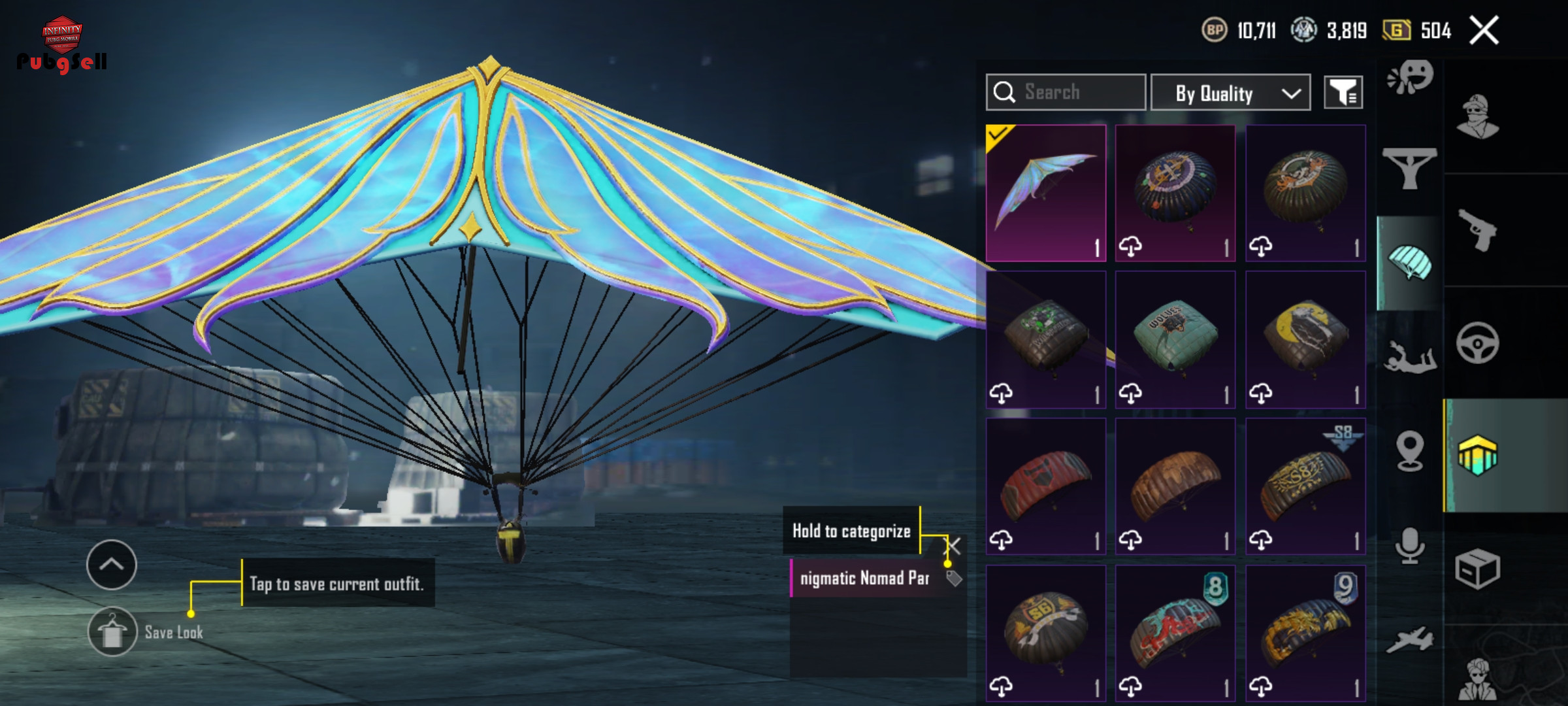The image size is (1568, 706).
Task: Select the red bull parachute
Action: click(x=1046, y=486)
